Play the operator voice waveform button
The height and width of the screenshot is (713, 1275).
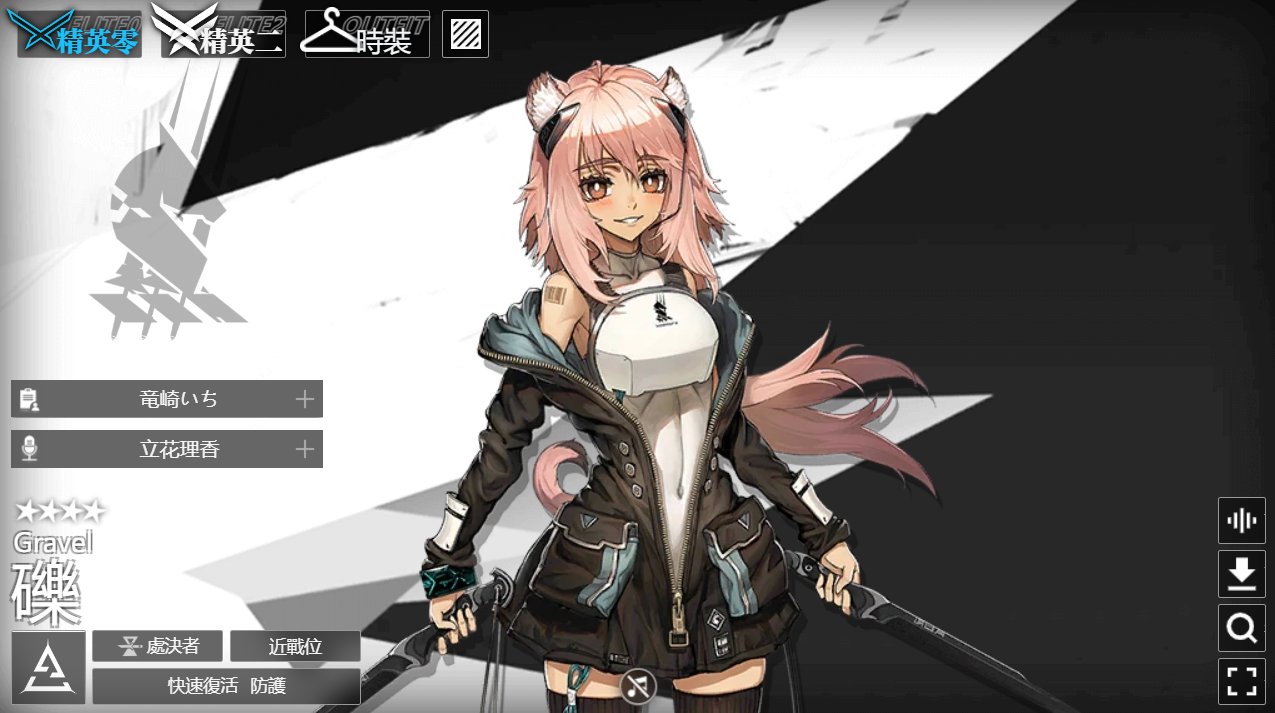[1241, 520]
